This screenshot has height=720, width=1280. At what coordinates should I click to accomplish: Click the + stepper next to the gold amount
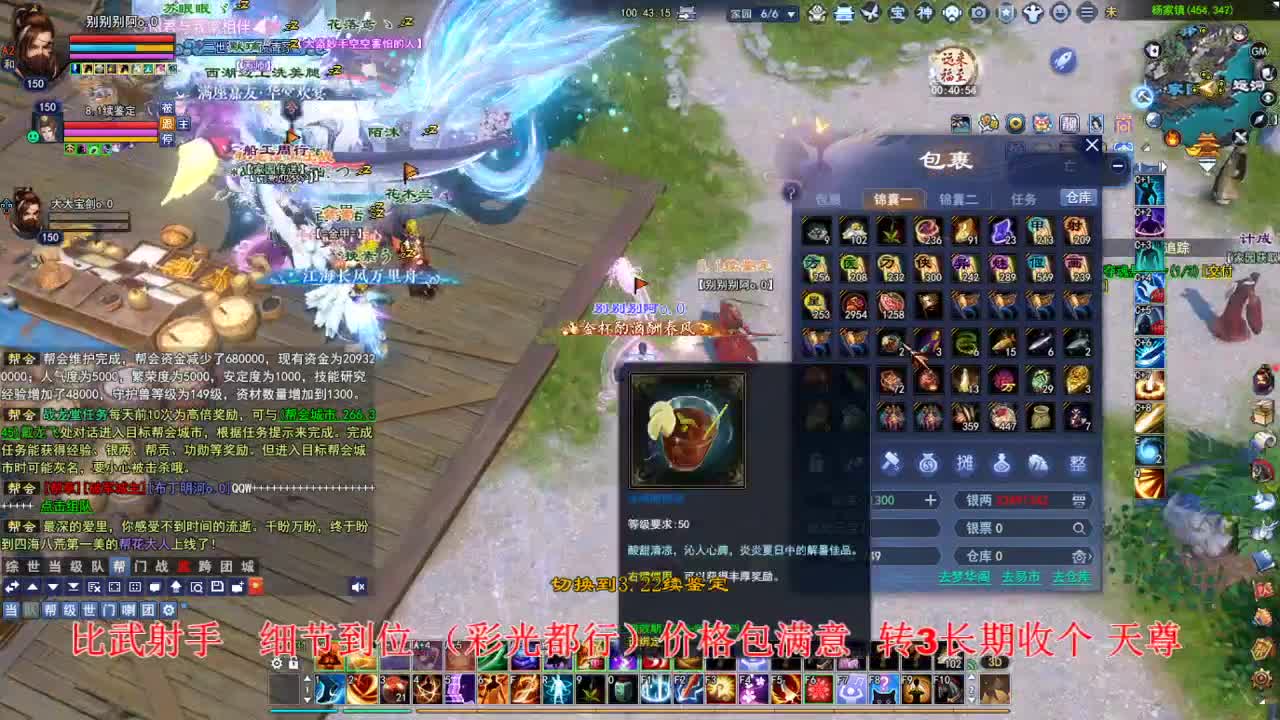(x=930, y=500)
